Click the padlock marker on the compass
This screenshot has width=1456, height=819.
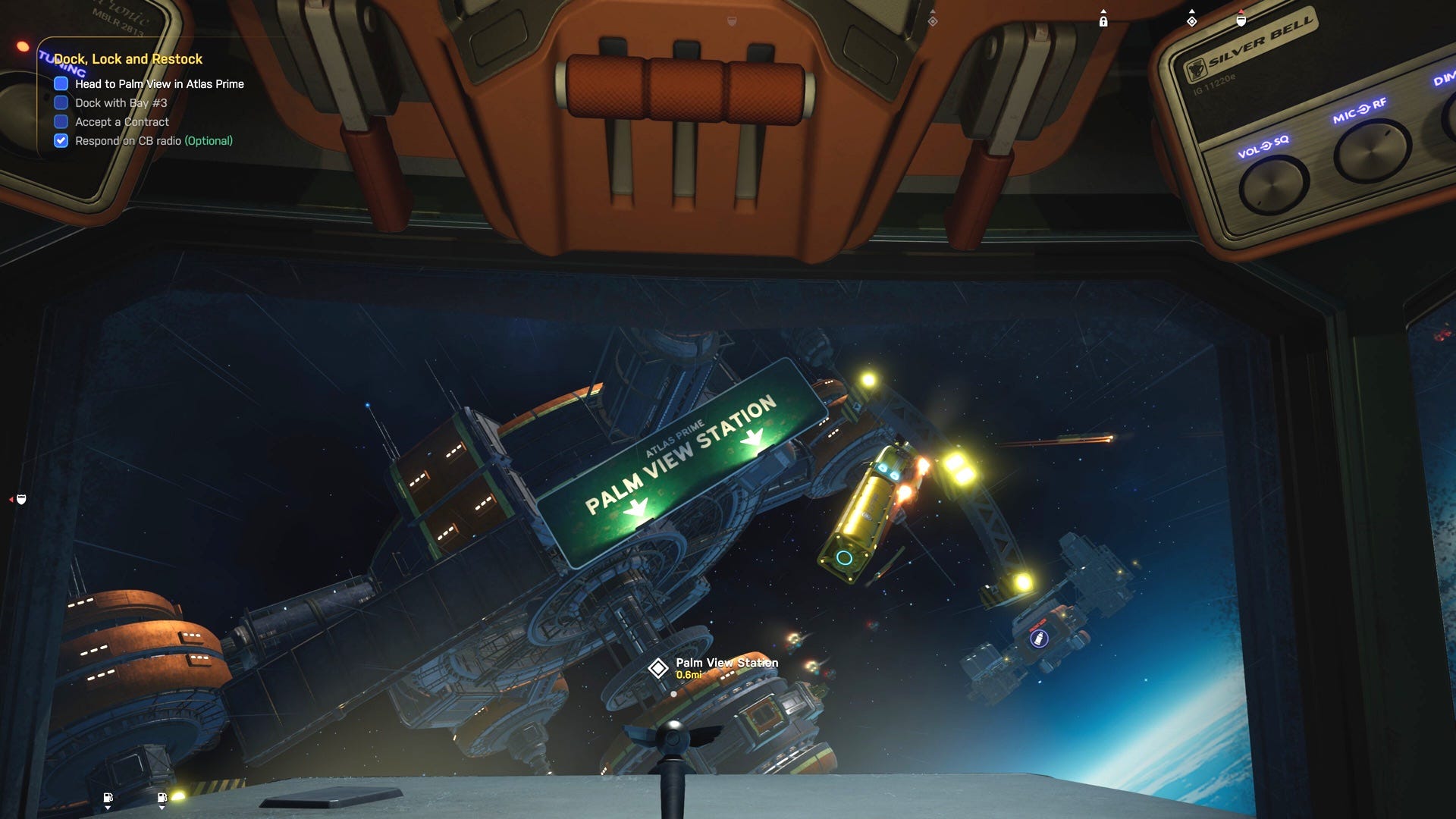pyautogui.click(x=1103, y=21)
